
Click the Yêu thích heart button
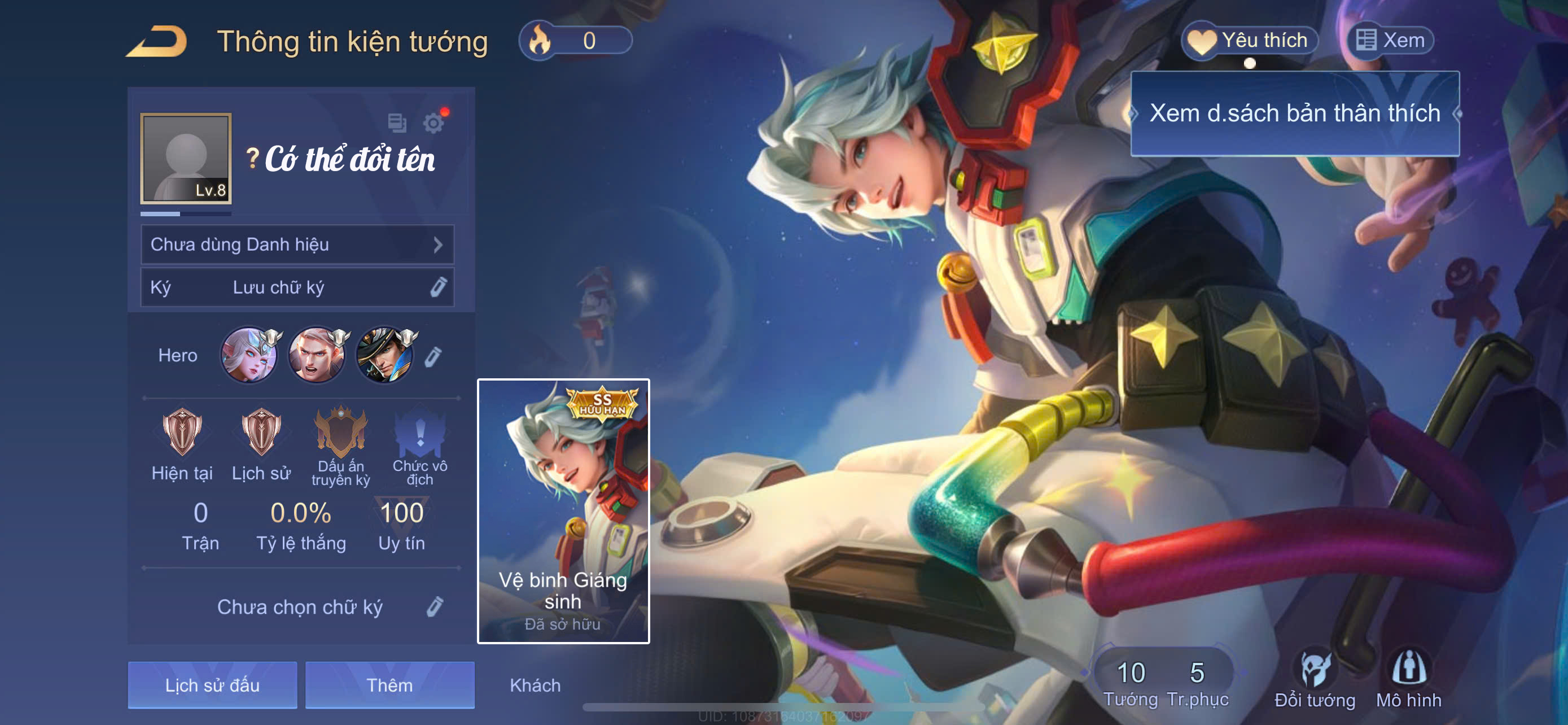pyautogui.click(x=1250, y=40)
